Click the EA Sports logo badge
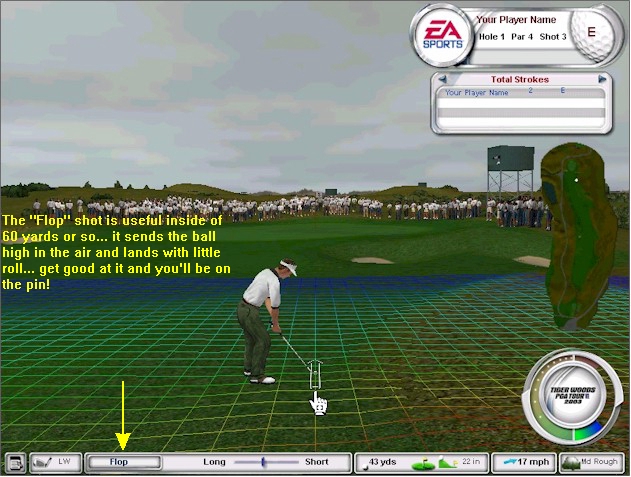This screenshot has width=631, height=477. click(442, 33)
